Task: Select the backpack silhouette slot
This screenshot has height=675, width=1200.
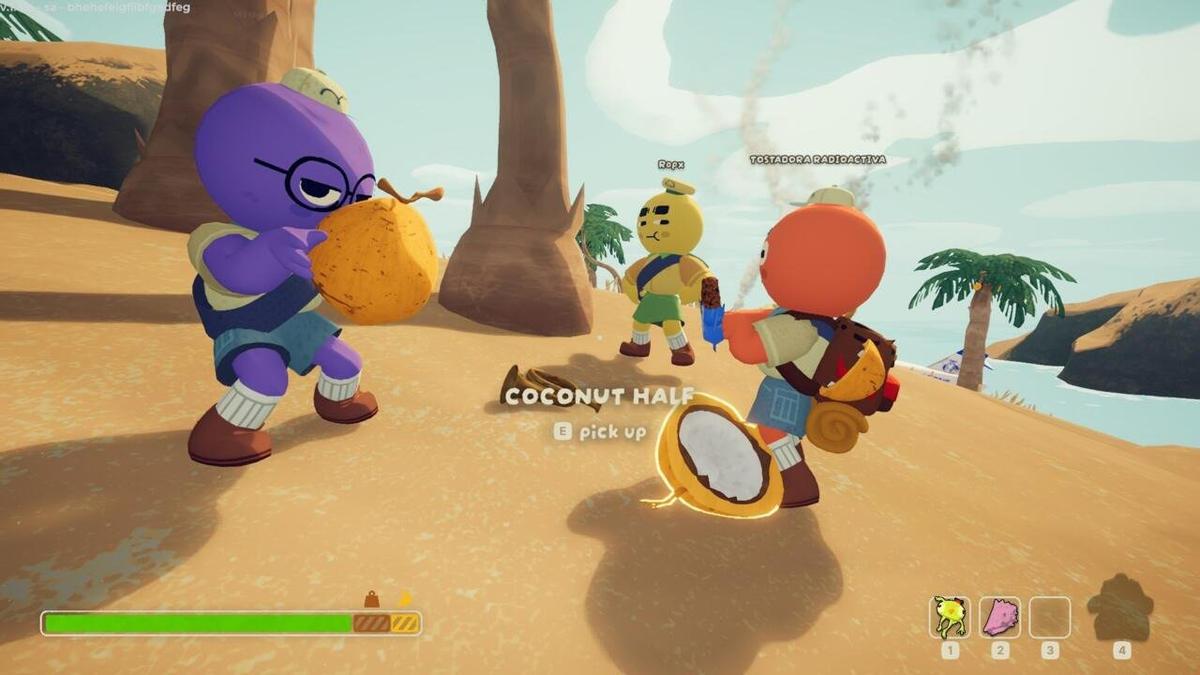Action: tap(1120, 609)
